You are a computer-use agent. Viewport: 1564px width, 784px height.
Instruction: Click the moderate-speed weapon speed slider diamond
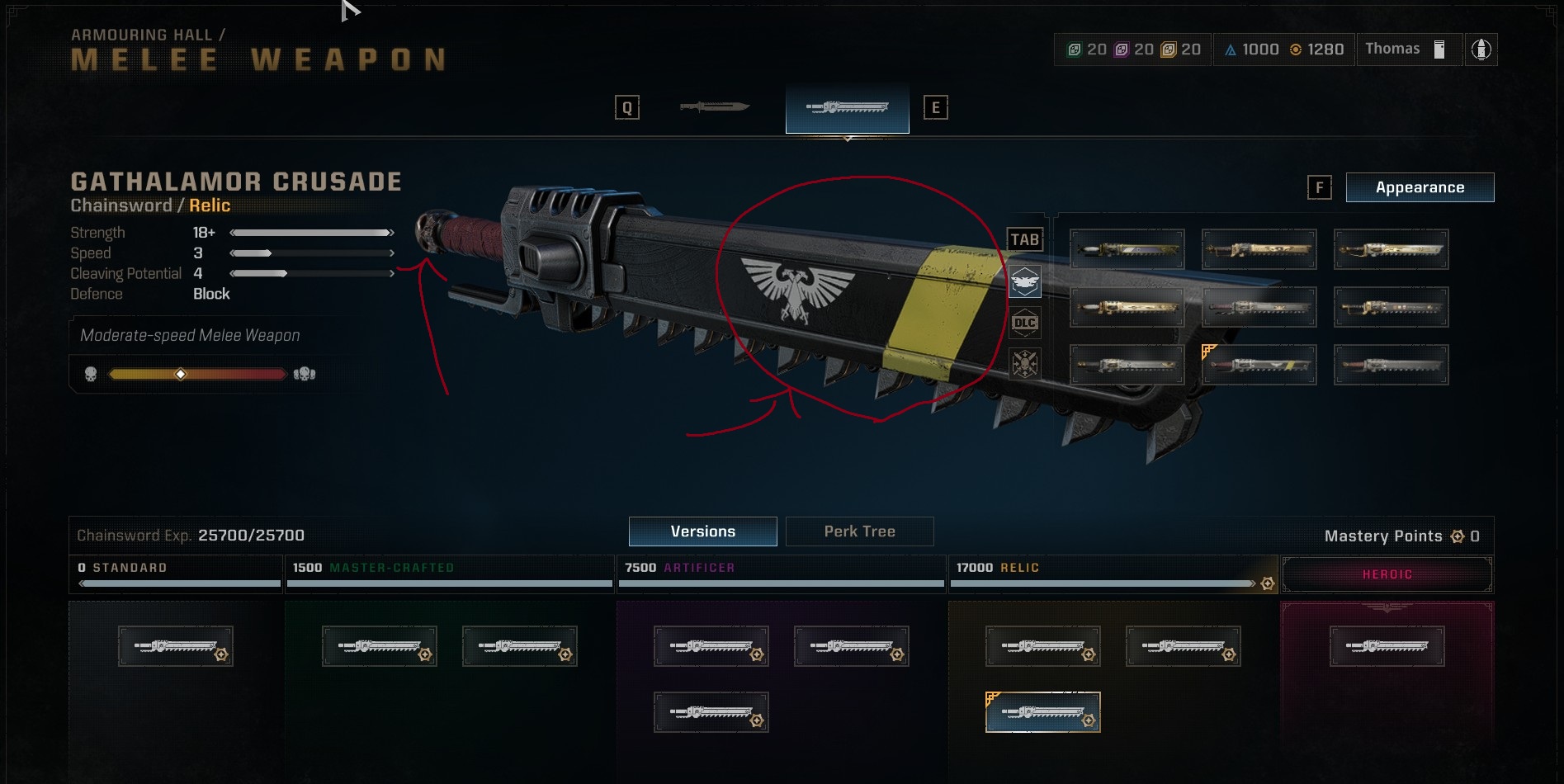pos(182,373)
